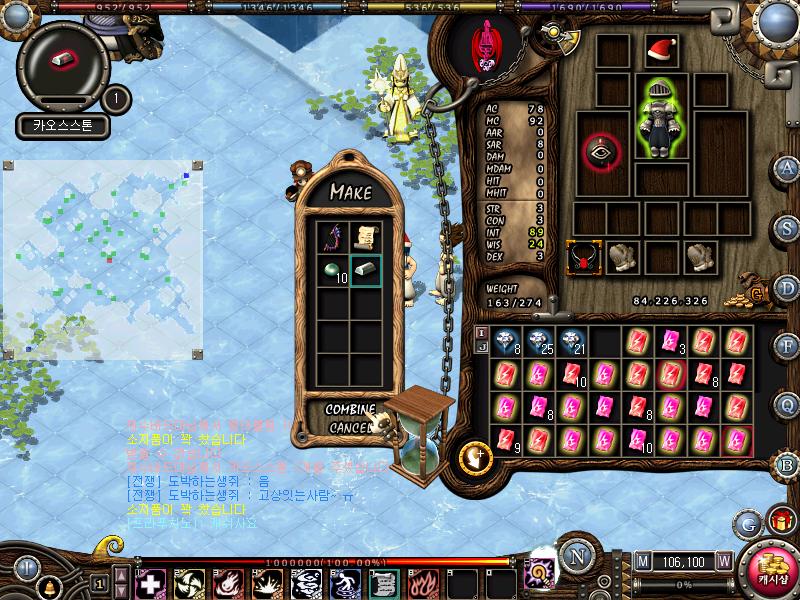
Task: Activate the white cross heal skill
Action: tap(149, 582)
